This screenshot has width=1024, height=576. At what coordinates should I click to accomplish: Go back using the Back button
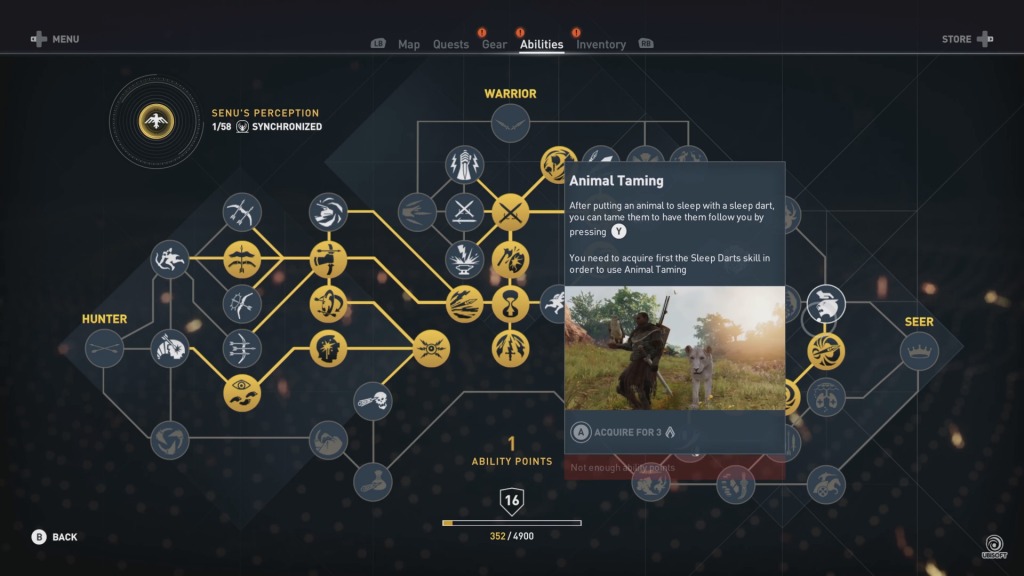pos(55,537)
